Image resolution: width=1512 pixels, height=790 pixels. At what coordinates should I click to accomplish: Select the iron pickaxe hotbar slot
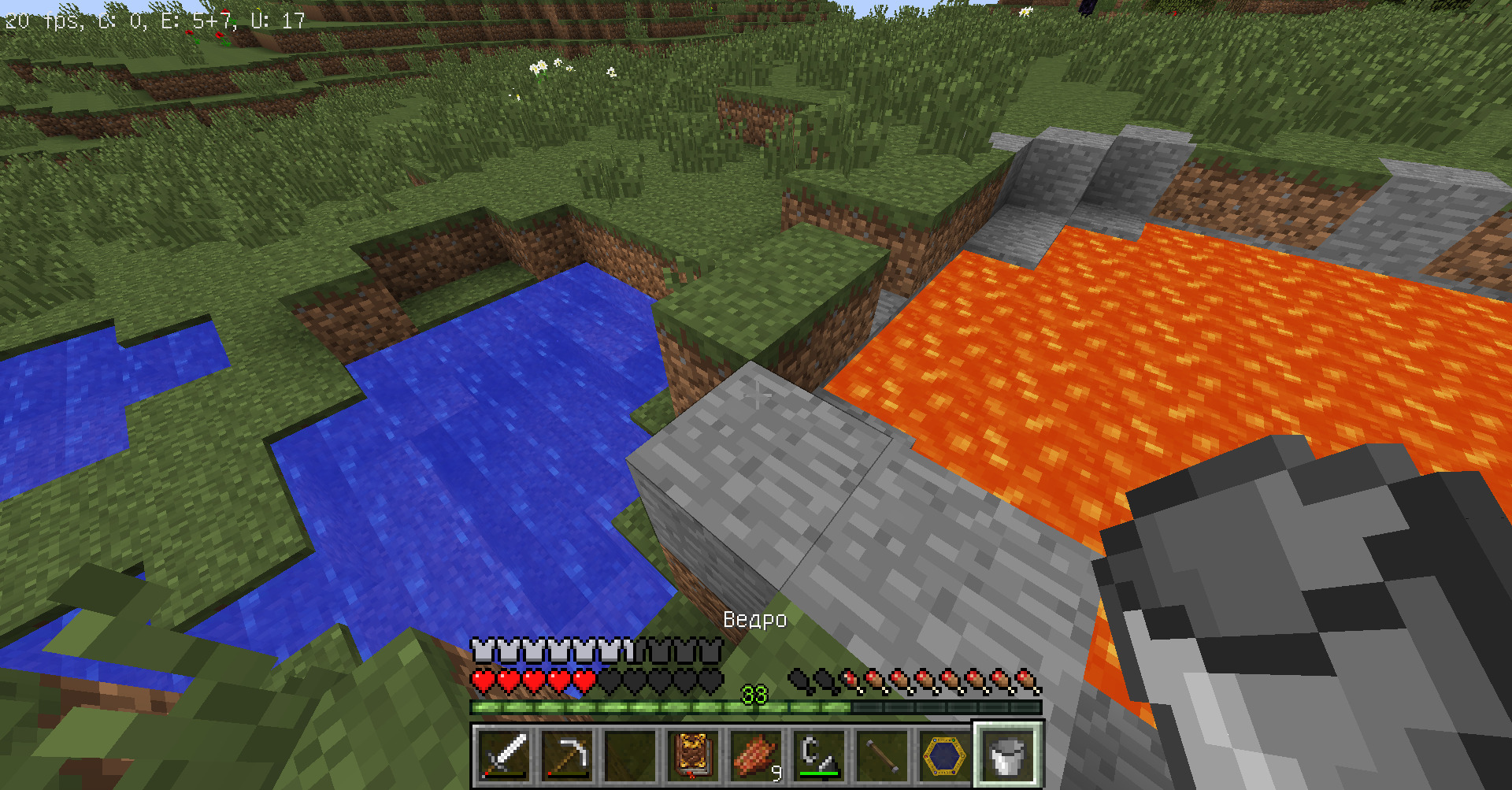567,755
